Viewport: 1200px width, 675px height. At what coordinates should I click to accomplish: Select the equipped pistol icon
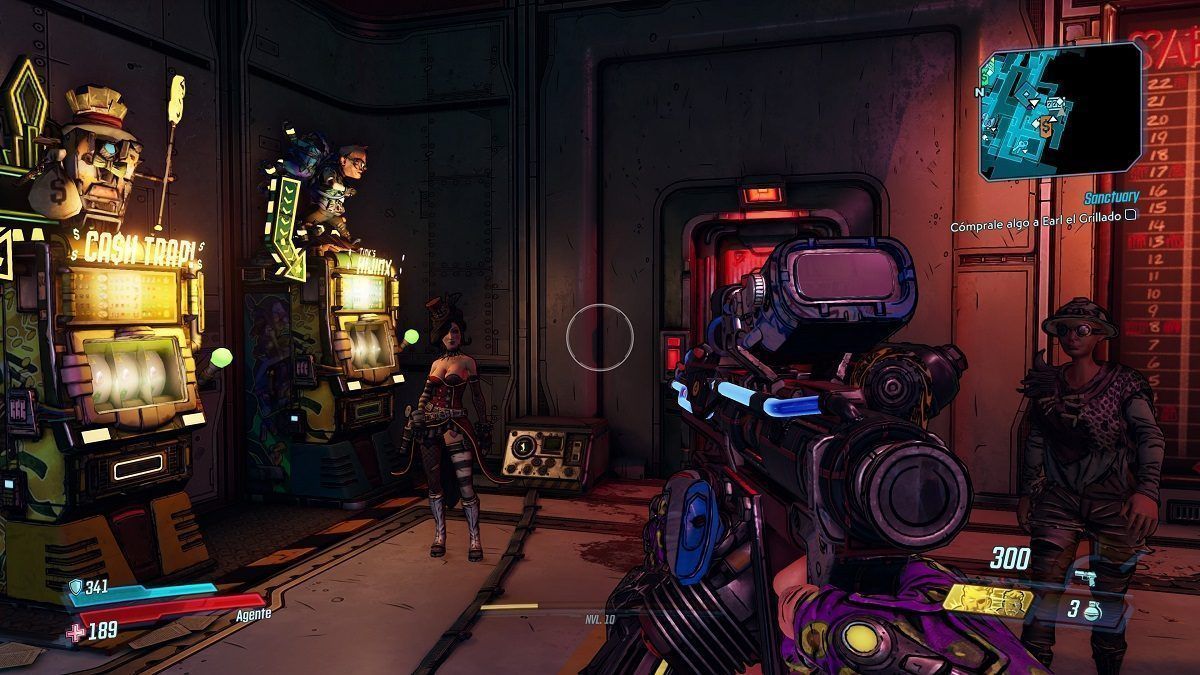1084,577
